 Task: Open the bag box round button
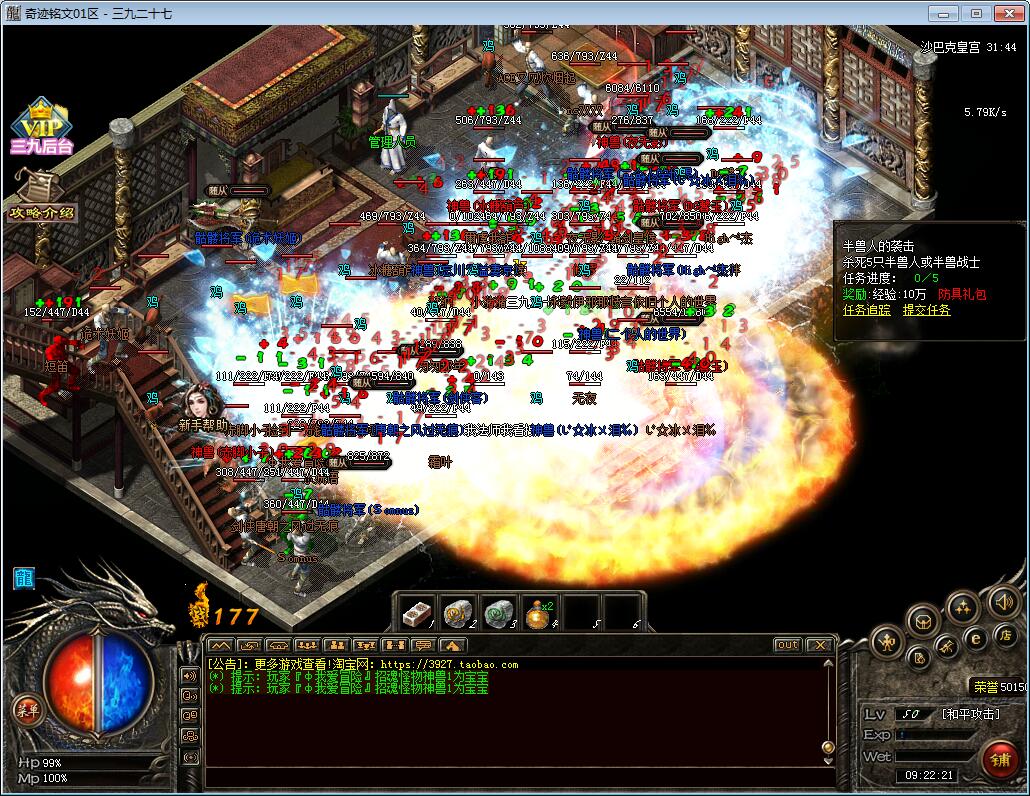pos(923,620)
